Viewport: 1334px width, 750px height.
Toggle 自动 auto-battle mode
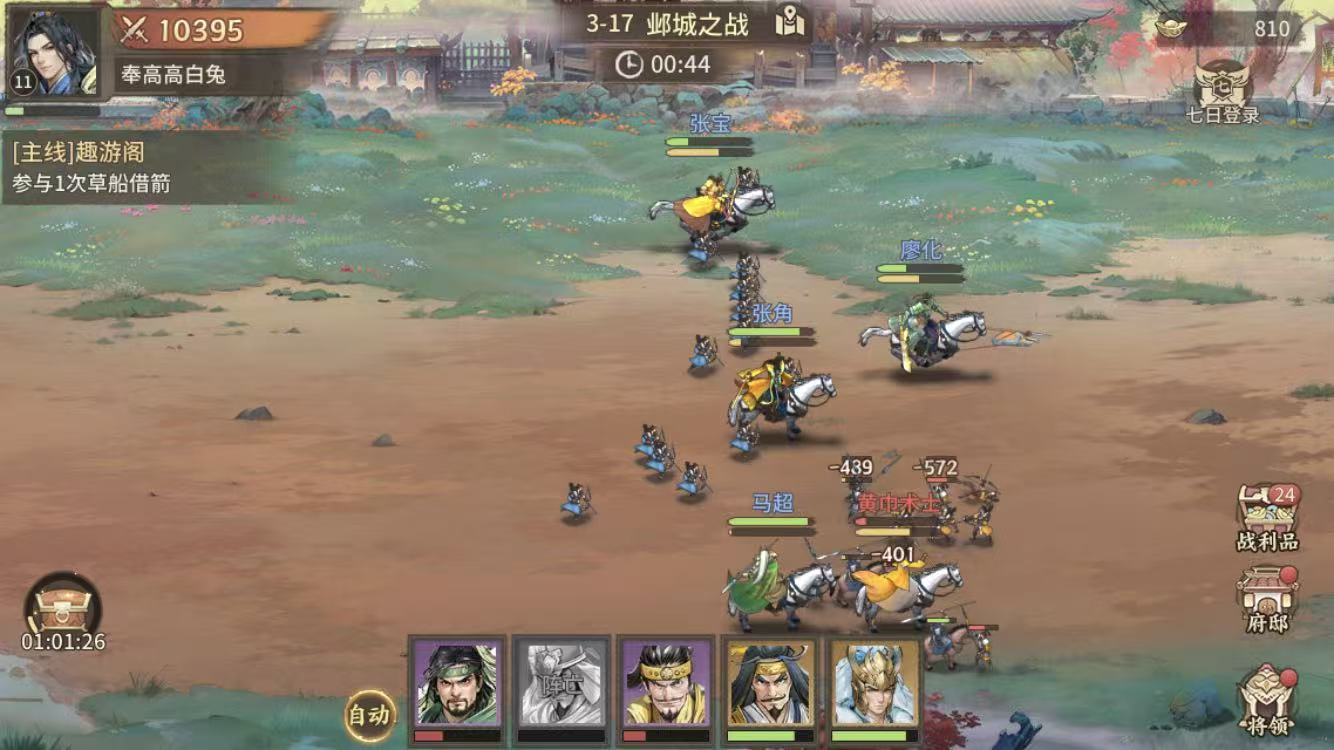click(371, 714)
